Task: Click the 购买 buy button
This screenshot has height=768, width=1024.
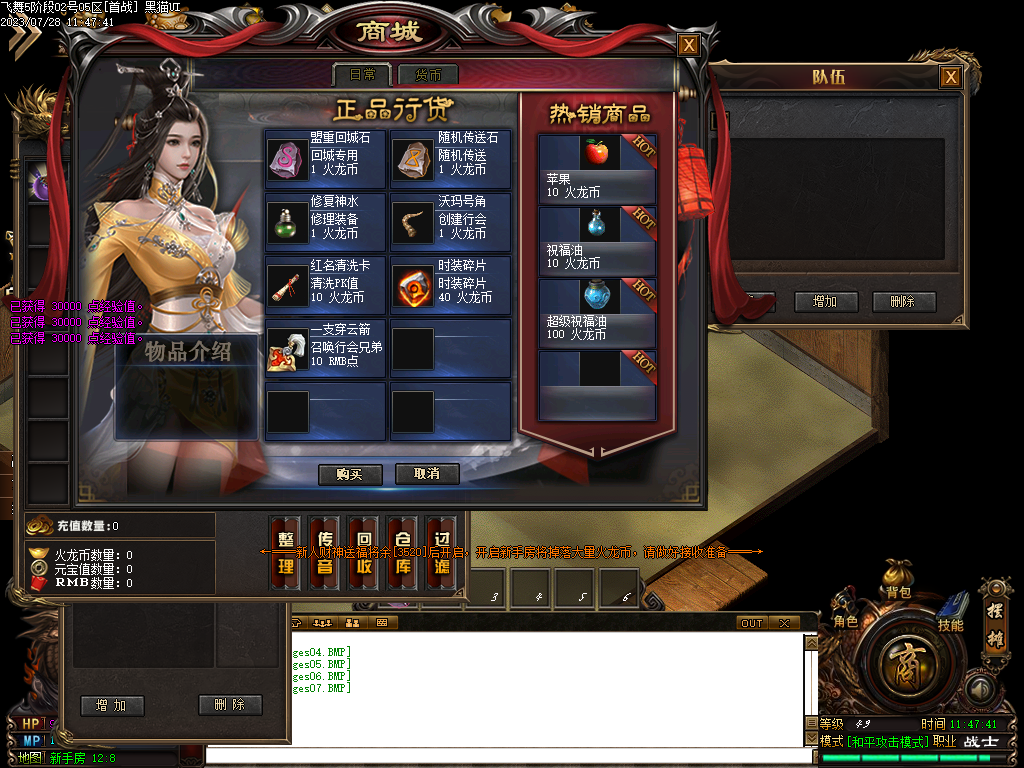Action: (350, 474)
